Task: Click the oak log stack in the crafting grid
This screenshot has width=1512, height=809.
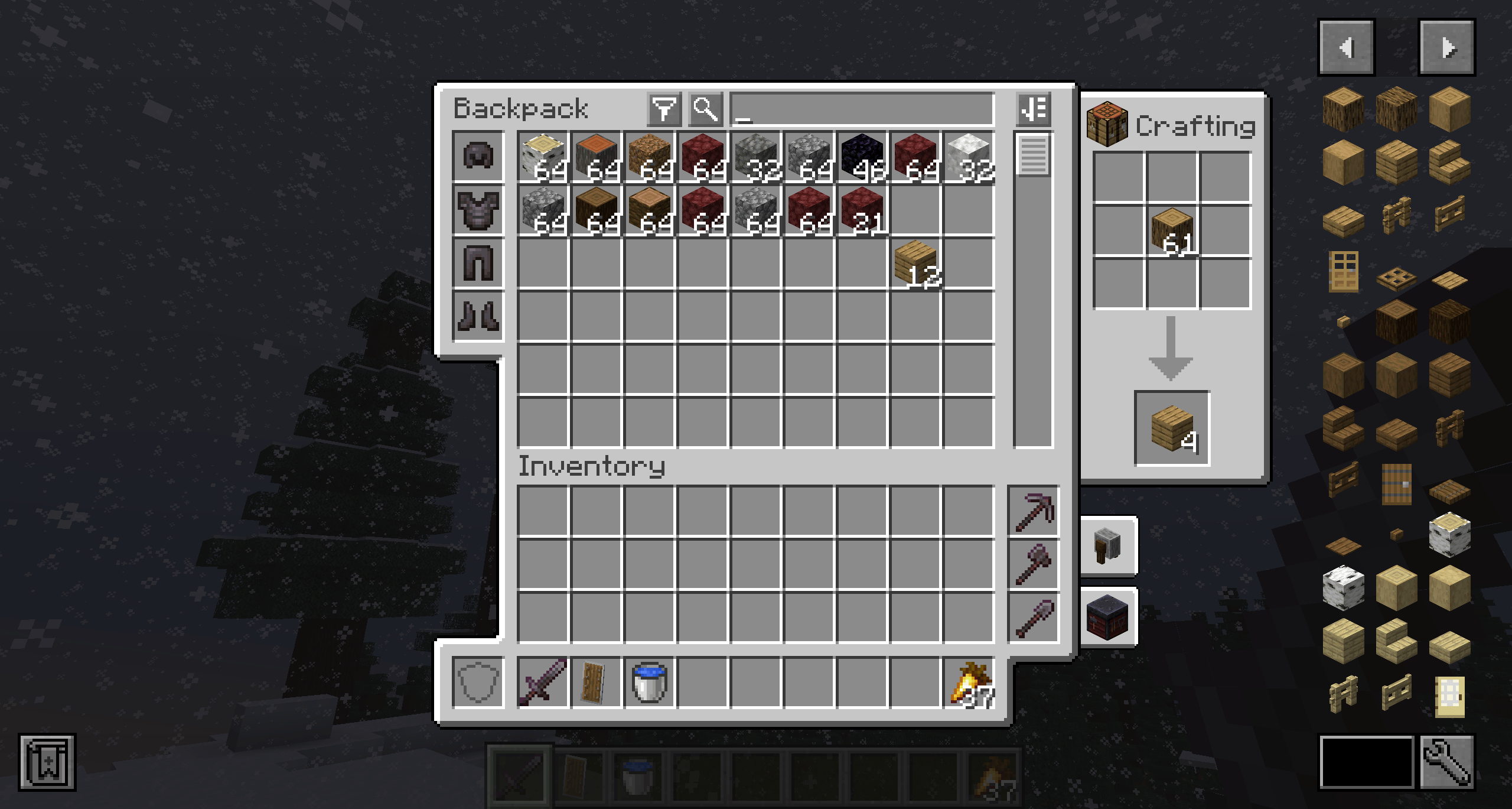Action: [1172, 230]
